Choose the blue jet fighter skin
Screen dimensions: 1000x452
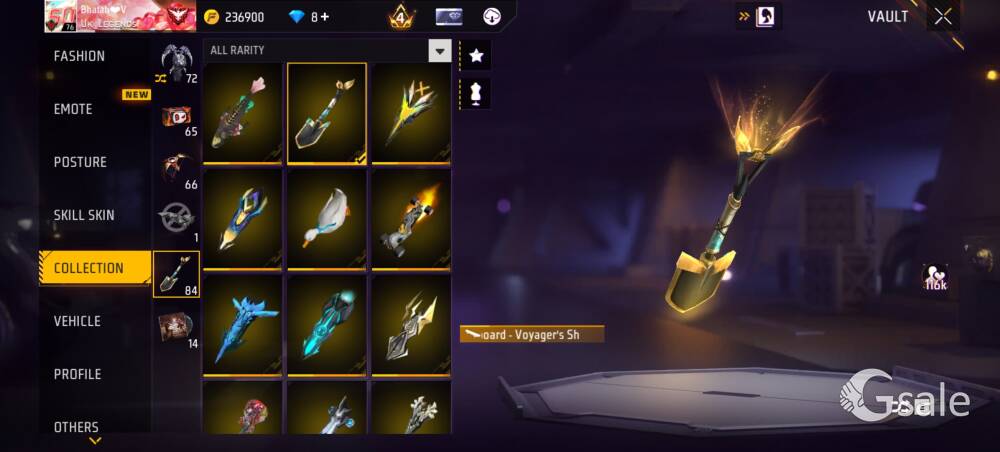244,325
